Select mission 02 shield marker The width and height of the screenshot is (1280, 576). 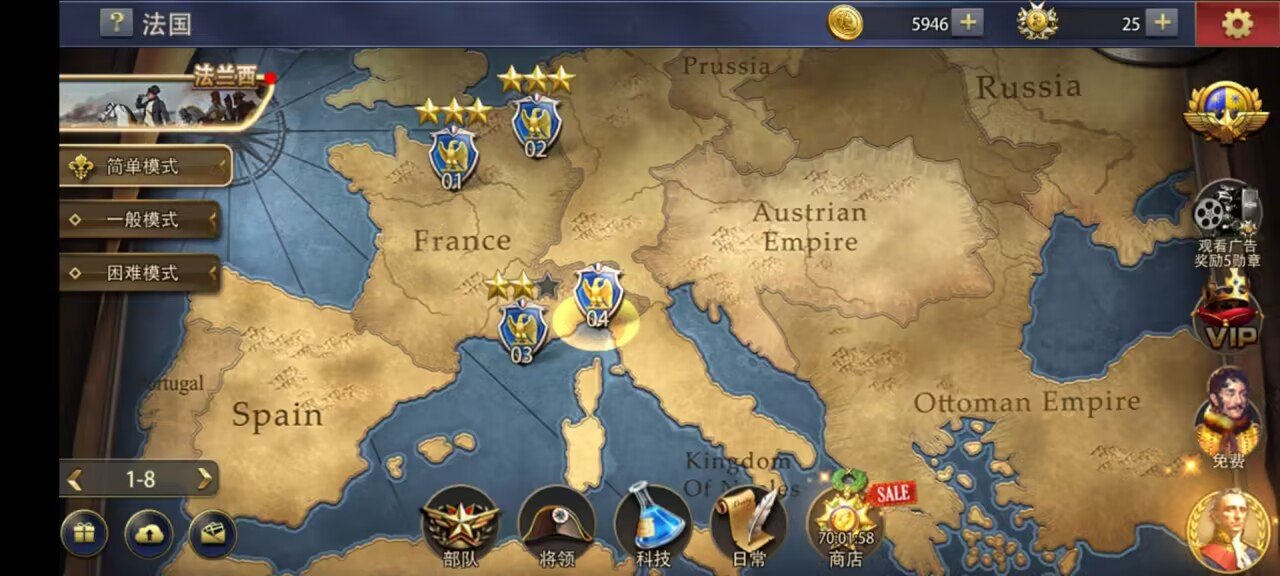click(536, 124)
